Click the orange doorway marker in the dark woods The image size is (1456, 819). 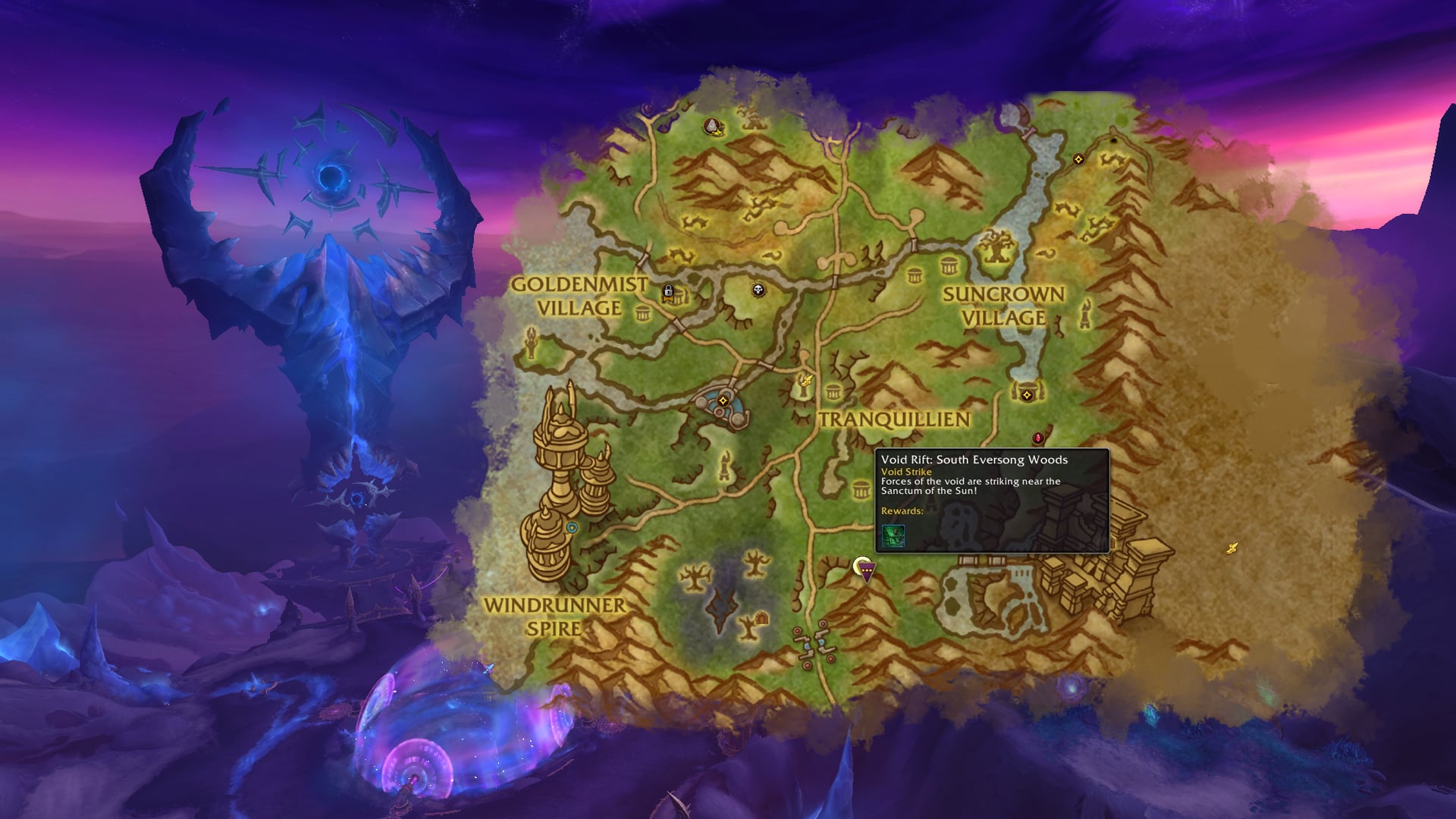point(761,617)
